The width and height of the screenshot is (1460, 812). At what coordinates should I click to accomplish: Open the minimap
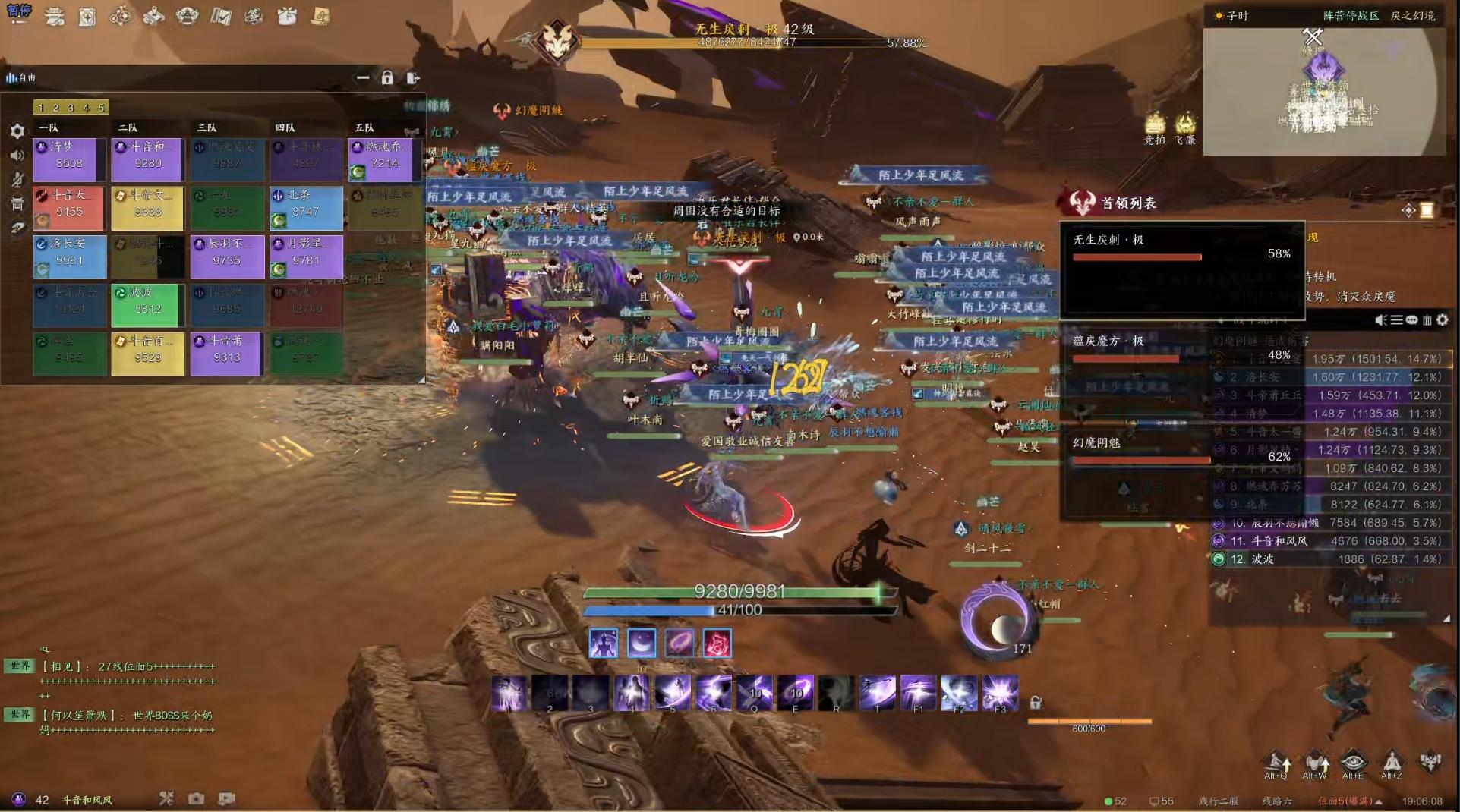click(1324, 91)
